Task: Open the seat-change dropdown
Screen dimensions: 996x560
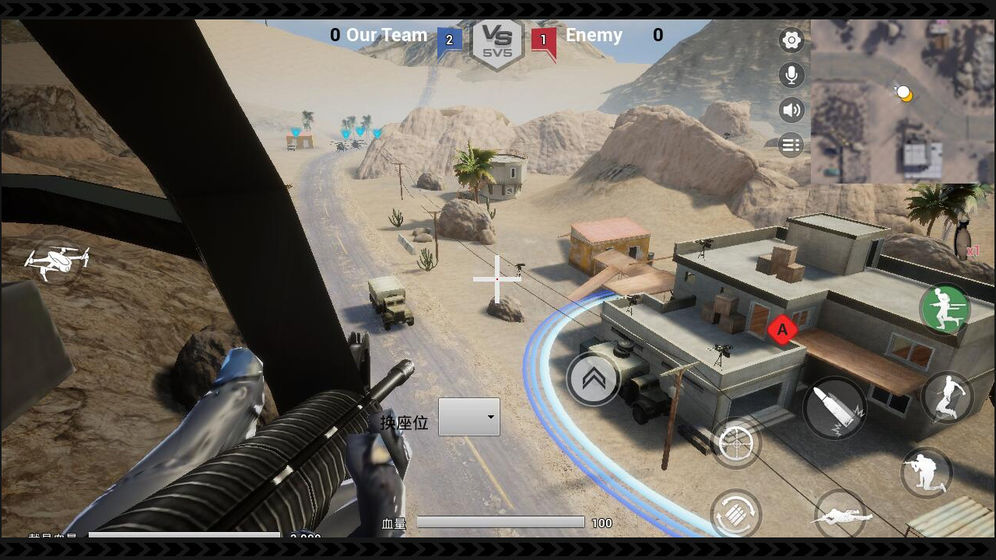Action: [469, 417]
